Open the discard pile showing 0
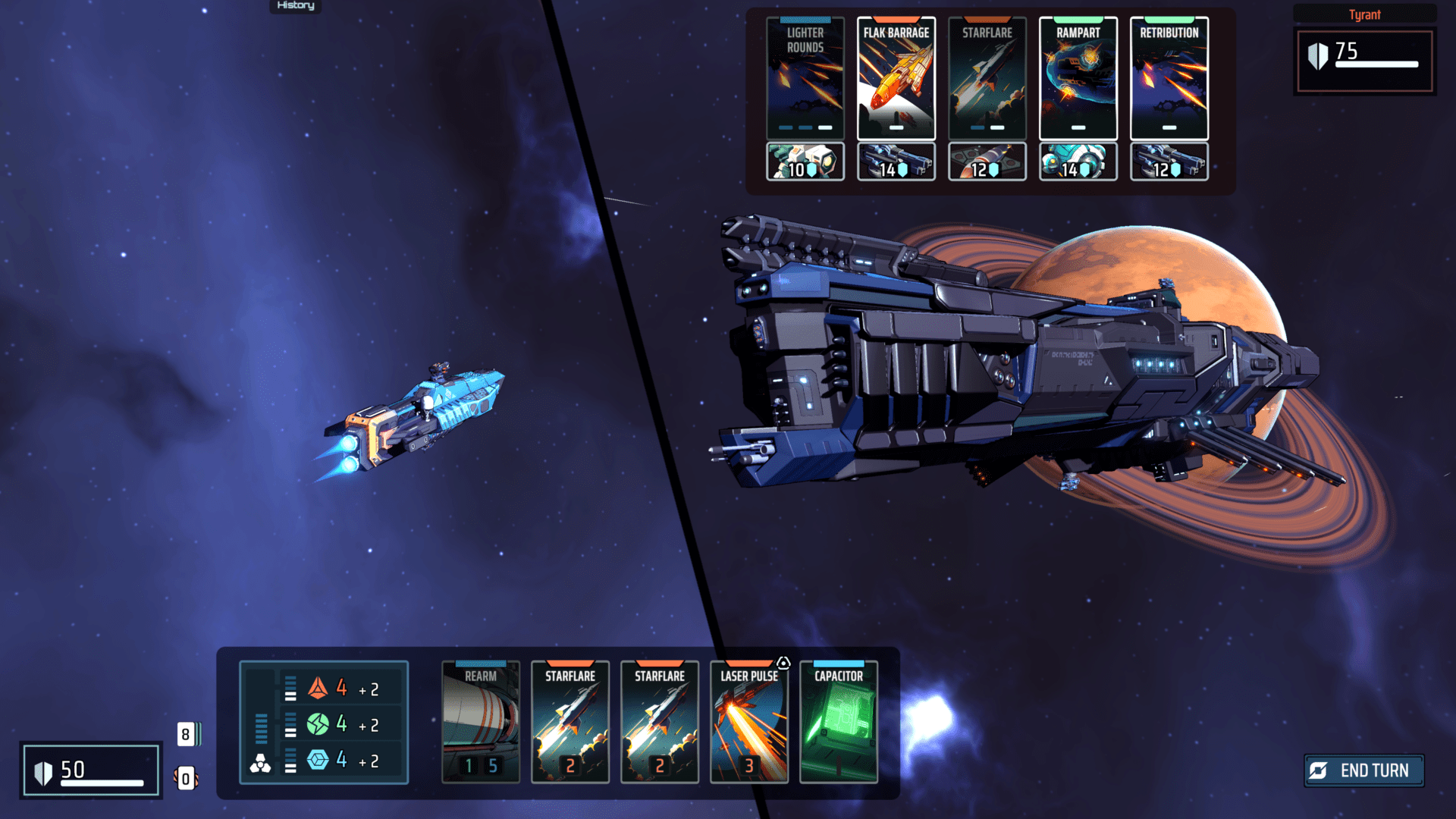This screenshot has width=1456, height=819. [x=186, y=779]
